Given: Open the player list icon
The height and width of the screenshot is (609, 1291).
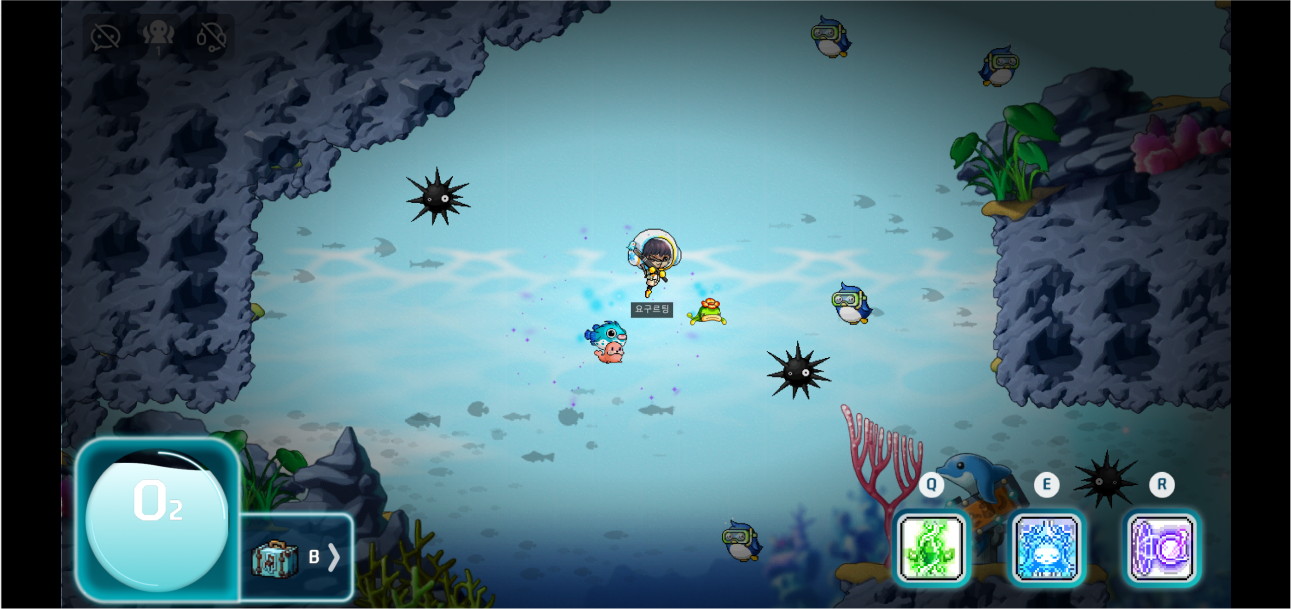Looking at the screenshot, I should pos(158,36).
